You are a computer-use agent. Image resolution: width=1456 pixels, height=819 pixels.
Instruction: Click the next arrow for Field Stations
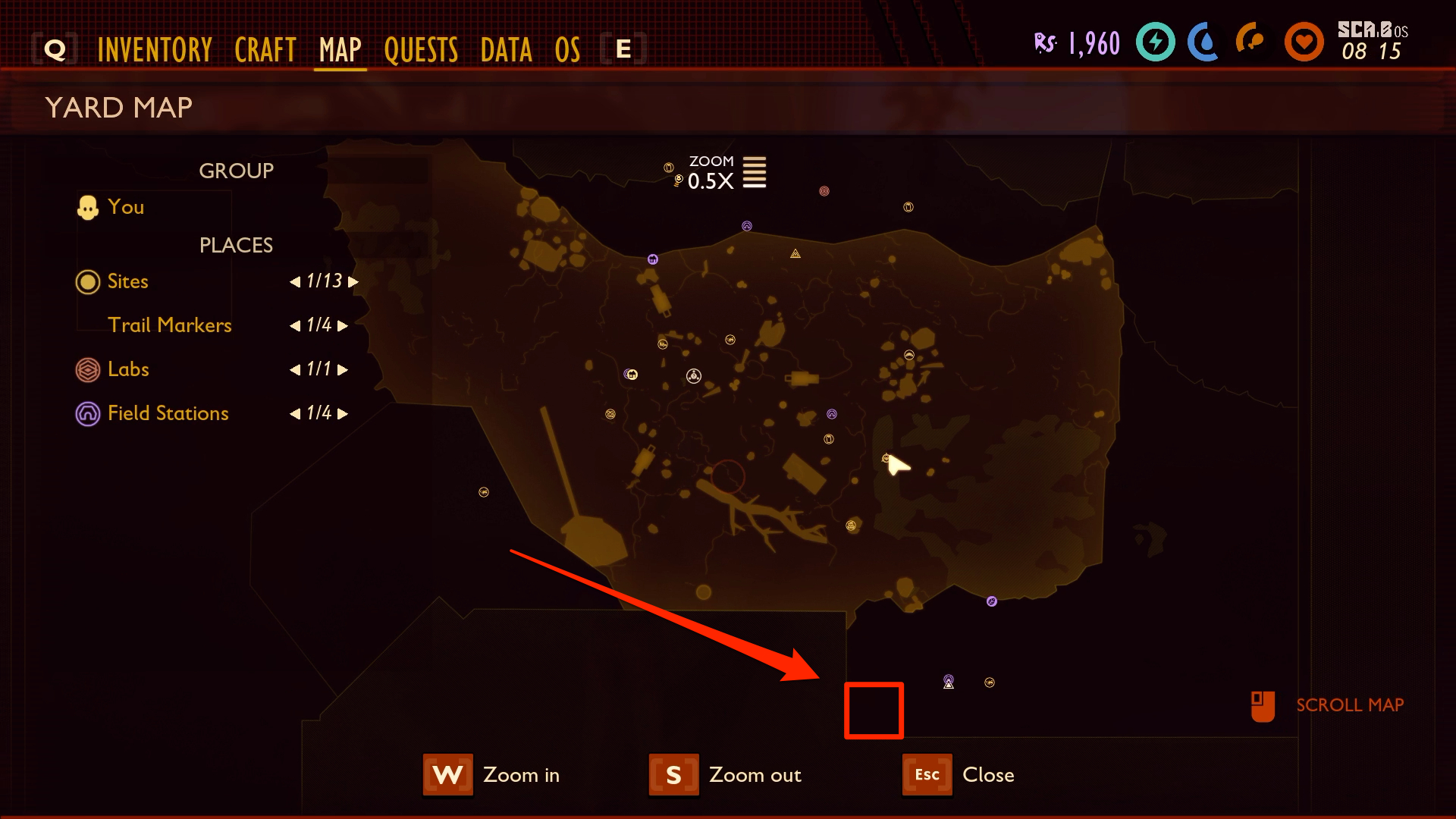point(343,414)
